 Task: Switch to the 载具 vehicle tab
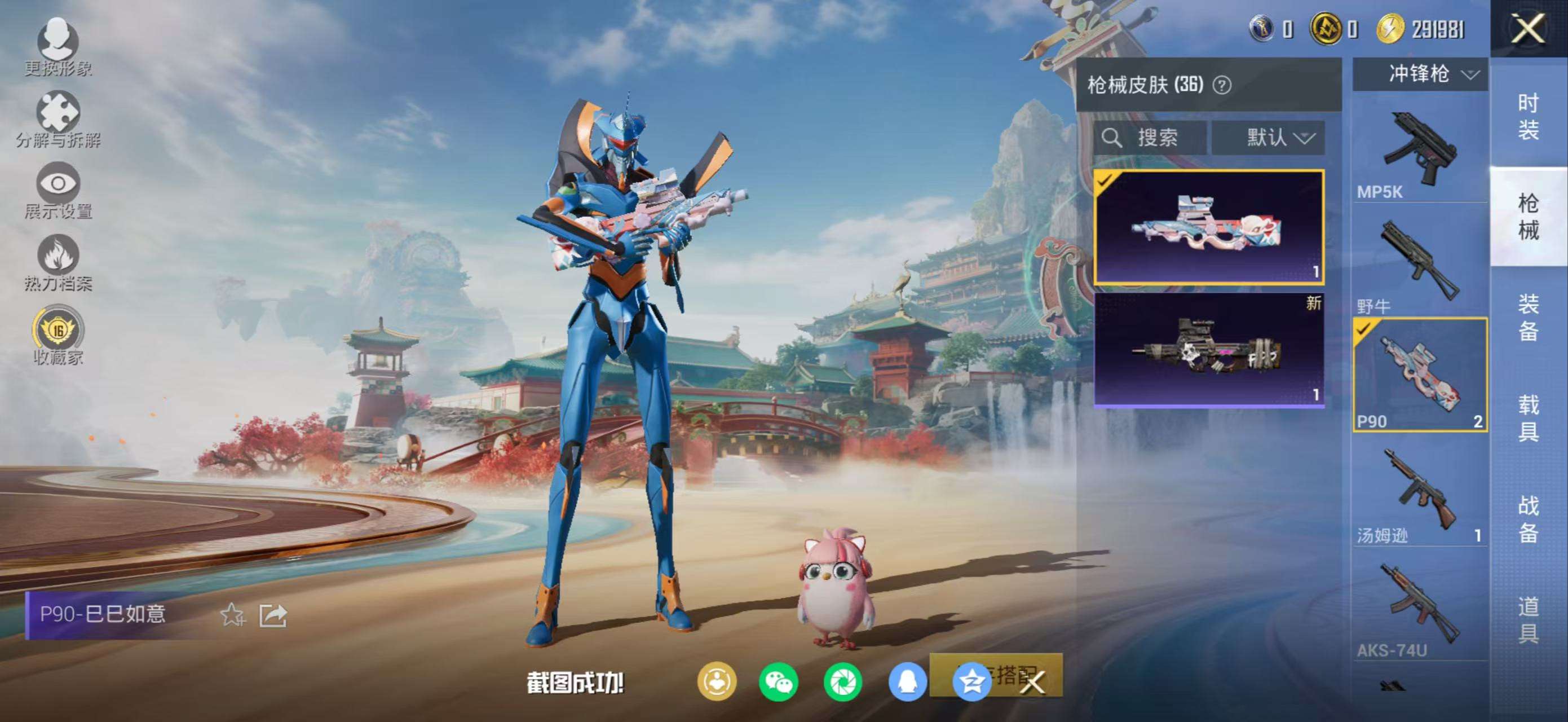click(1528, 417)
